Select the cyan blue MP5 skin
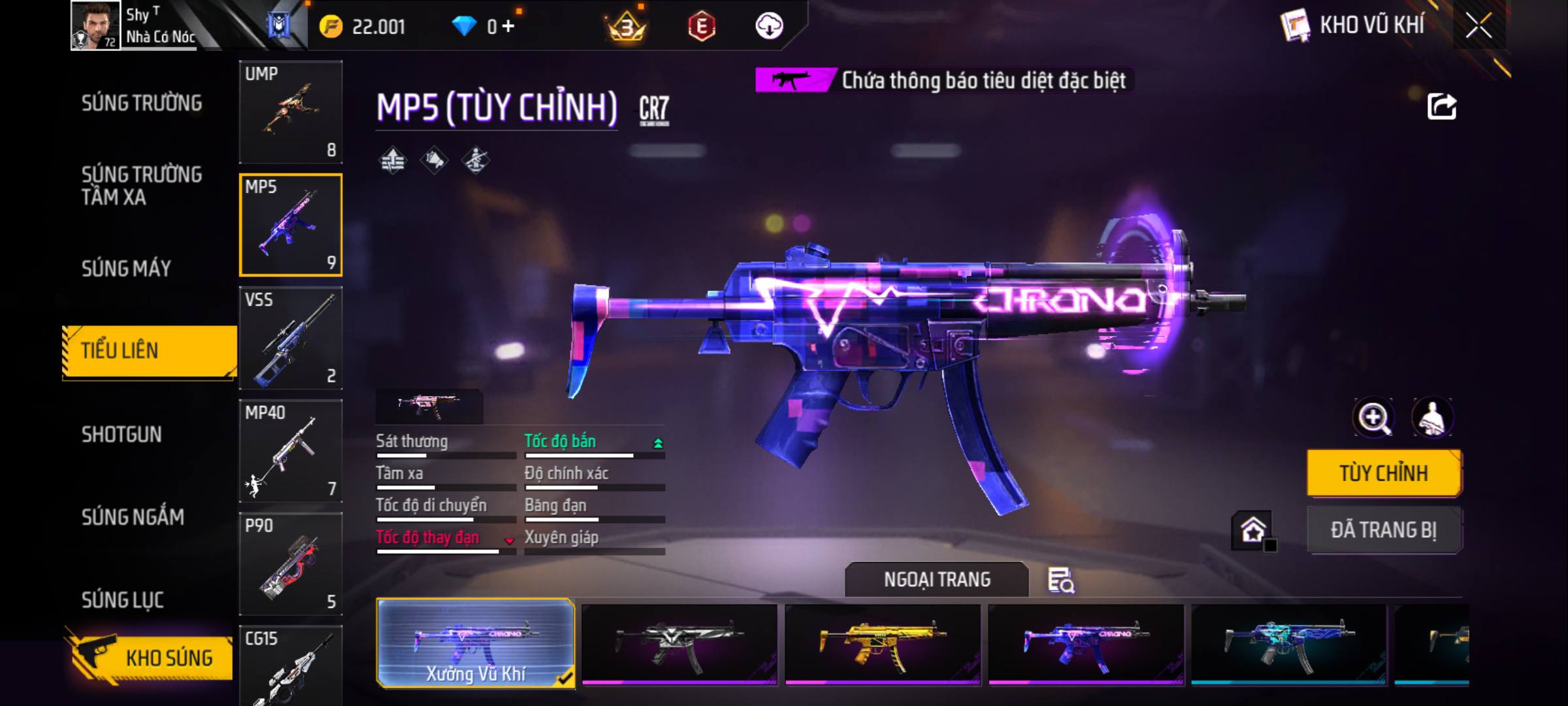Viewport: 1568px width, 706px height. pyautogui.click(x=1288, y=644)
